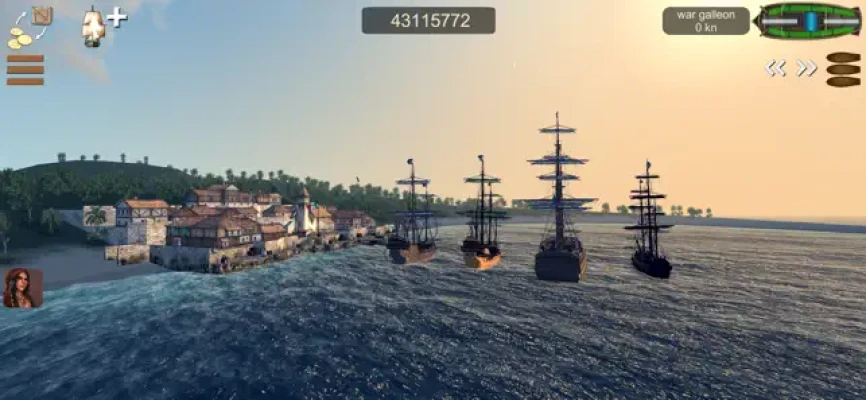Viewport: 866px width, 400px height.
Task: Open the three-bar wooden plank menu
Action: [25, 70]
